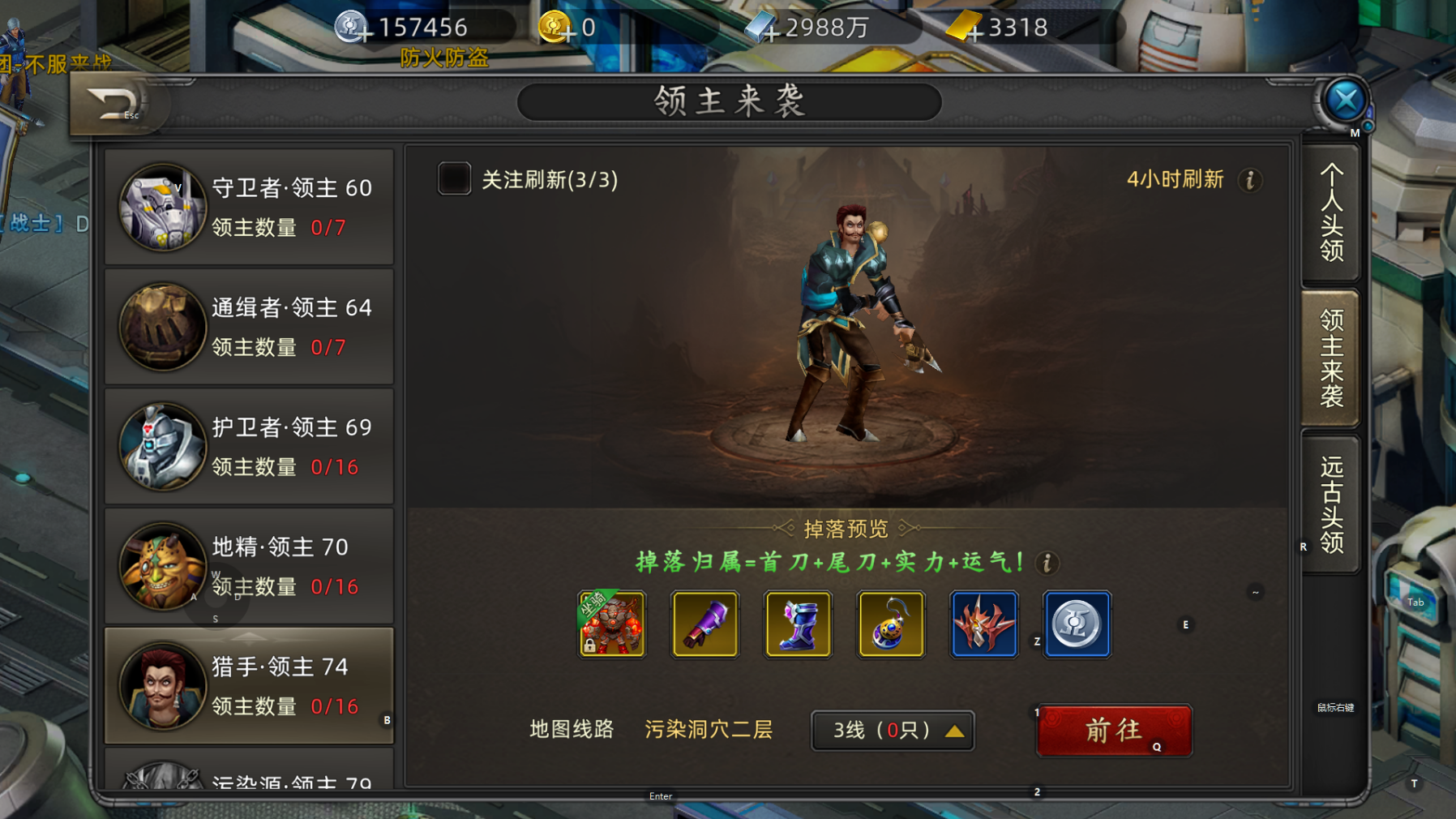Select the purple gloves item in drop preview
The height and width of the screenshot is (819, 1456).
[x=704, y=624]
